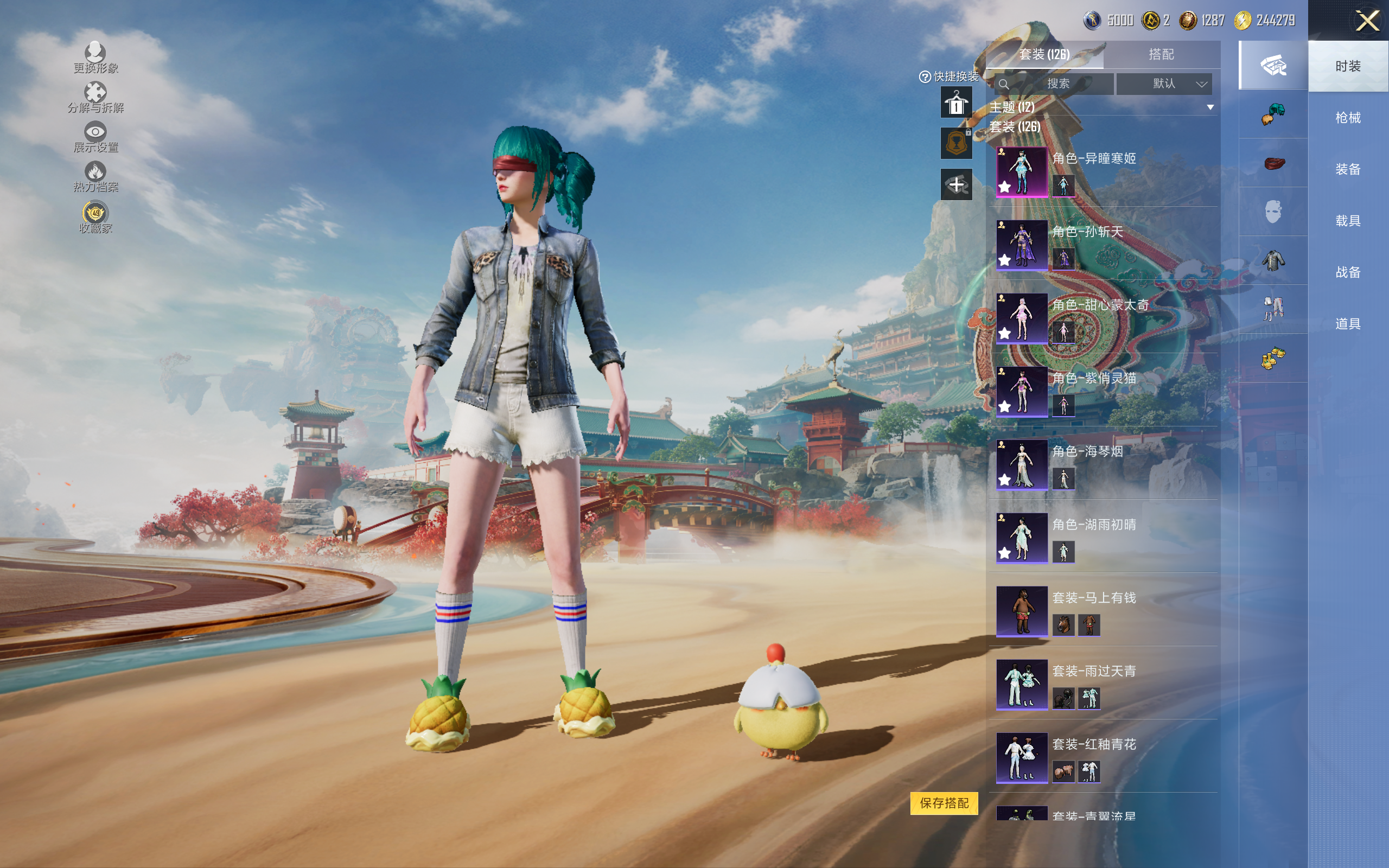Open the 枪械 firearms category
The image size is (1389, 868).
(x=1347, y=118)
